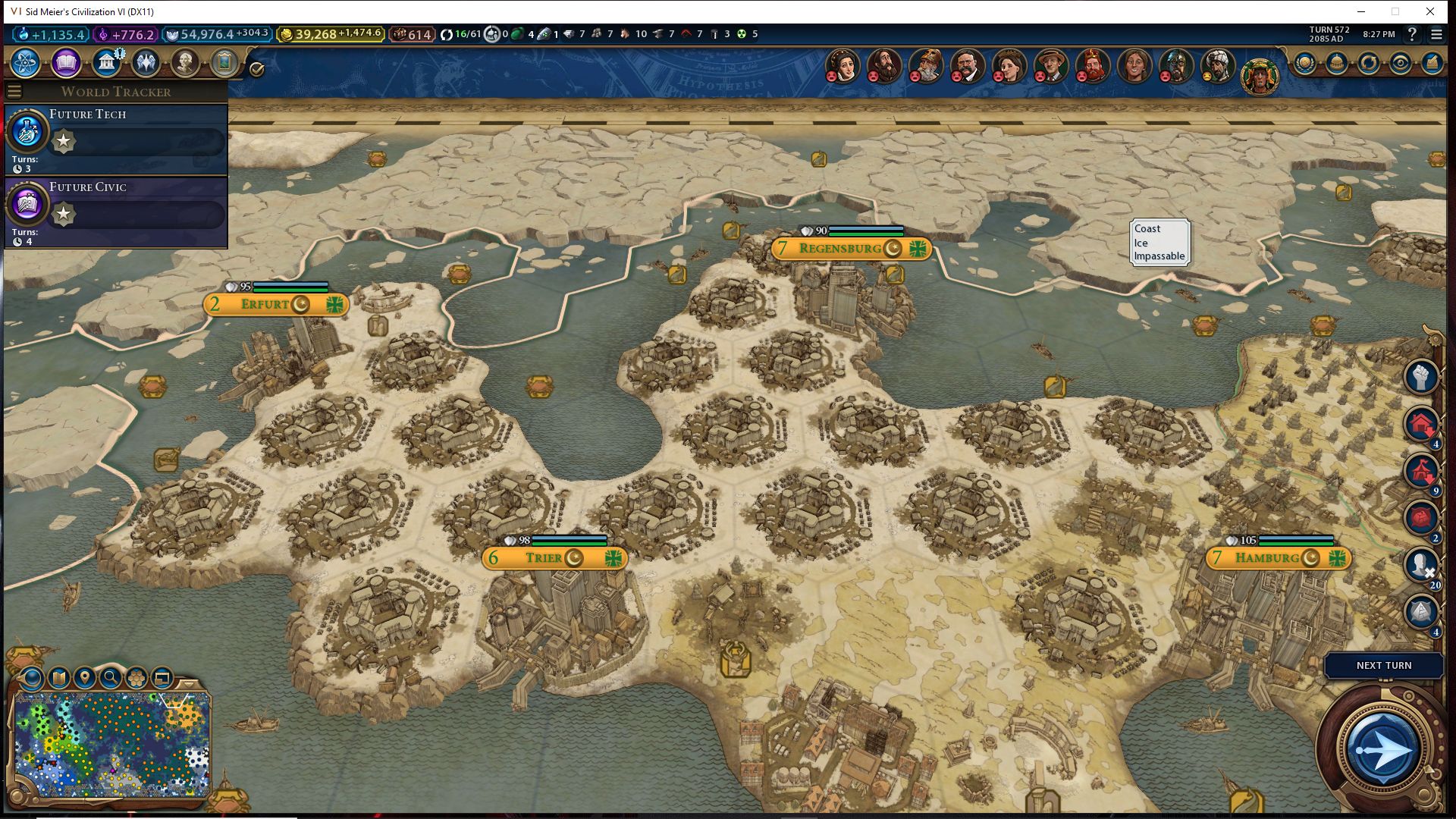Open the Great Works painting icon
Image resolution: width=1456 pixels, height=819 pixels.
pos(224,63)
